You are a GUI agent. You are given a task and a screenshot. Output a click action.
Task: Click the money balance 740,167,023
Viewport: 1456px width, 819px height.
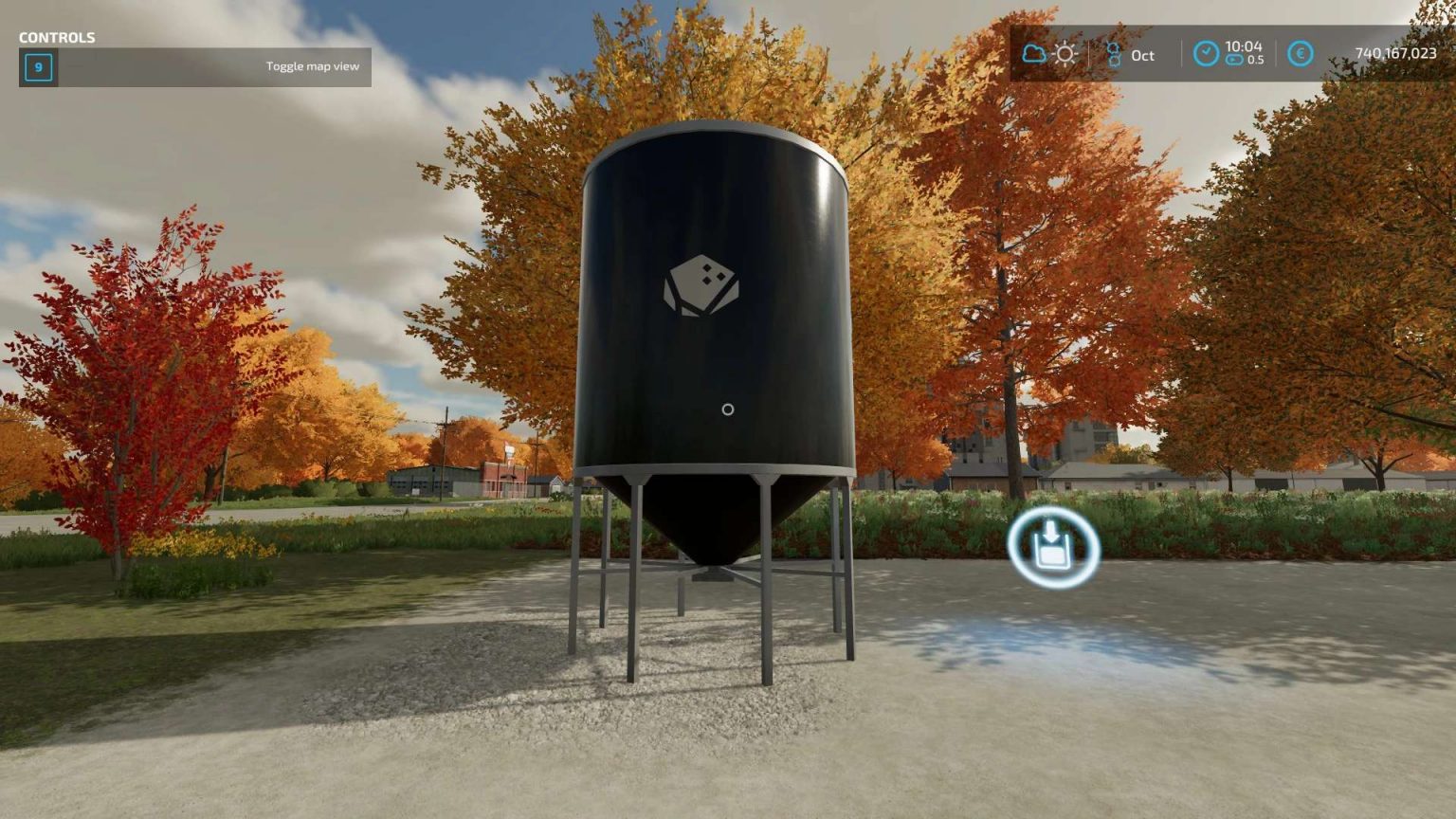pos(1394,55)
